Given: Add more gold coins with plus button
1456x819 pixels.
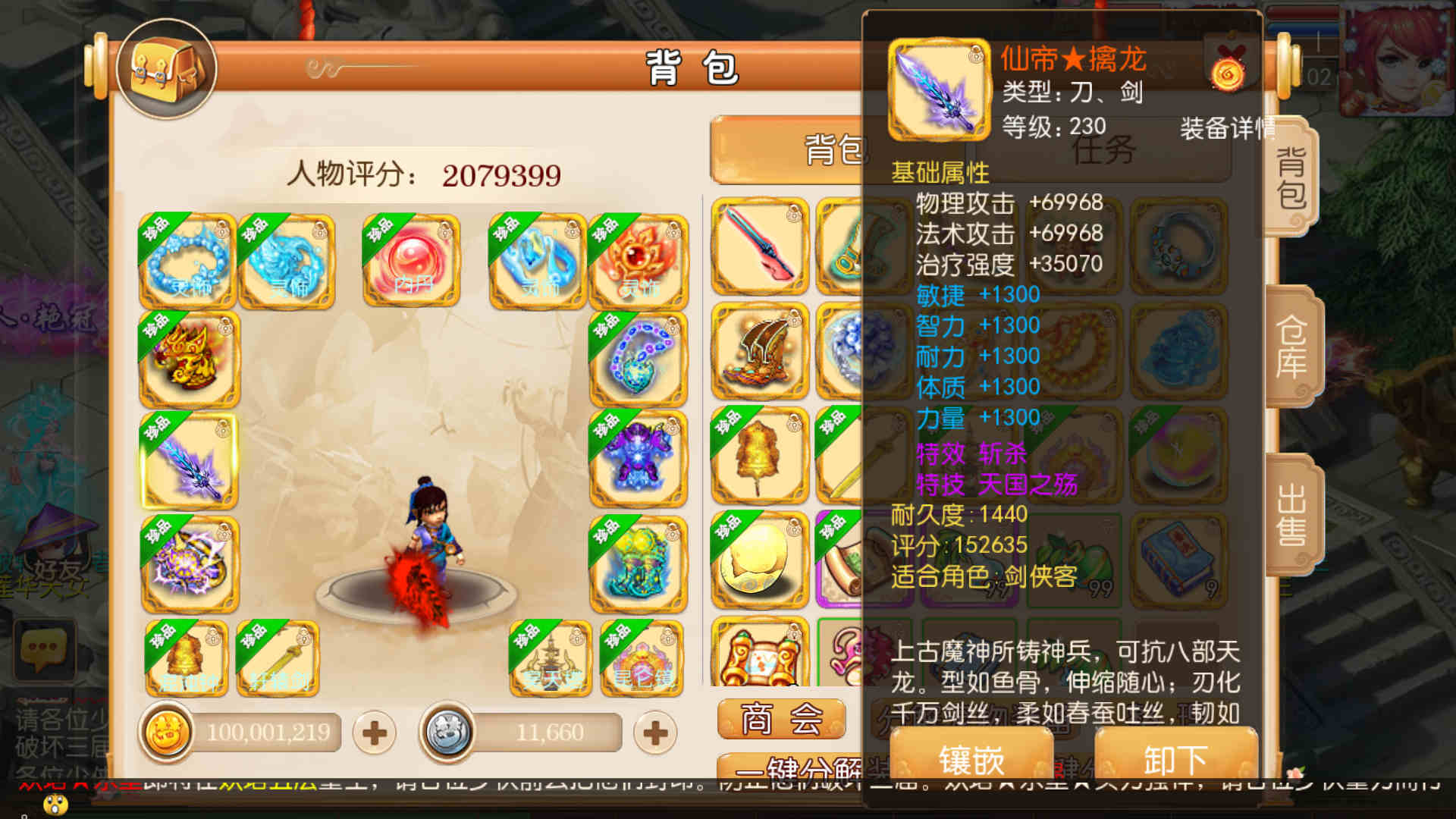Looking at the screenshot, I should (374, 733).
